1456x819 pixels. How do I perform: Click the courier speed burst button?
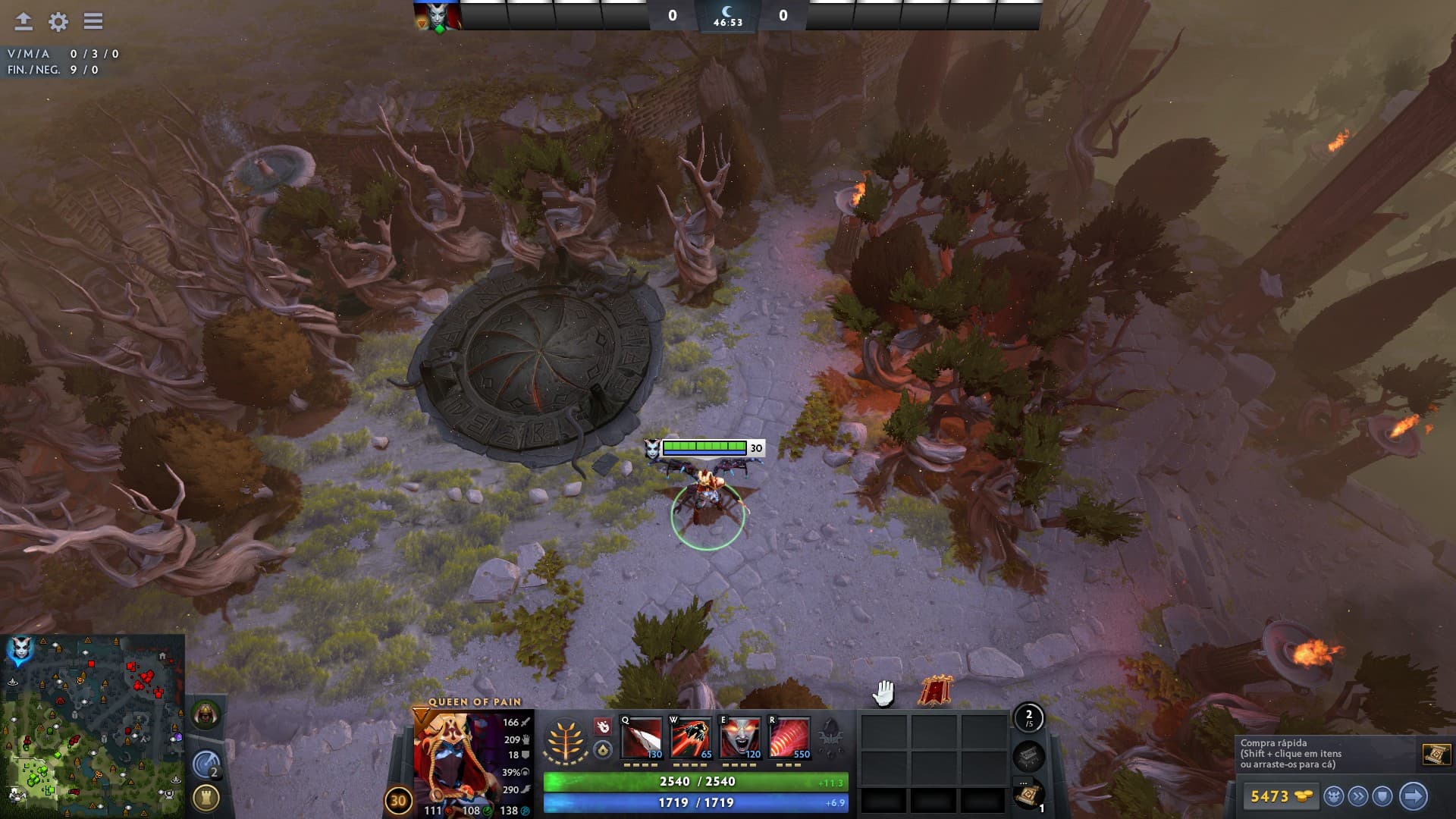point(1358,796)
